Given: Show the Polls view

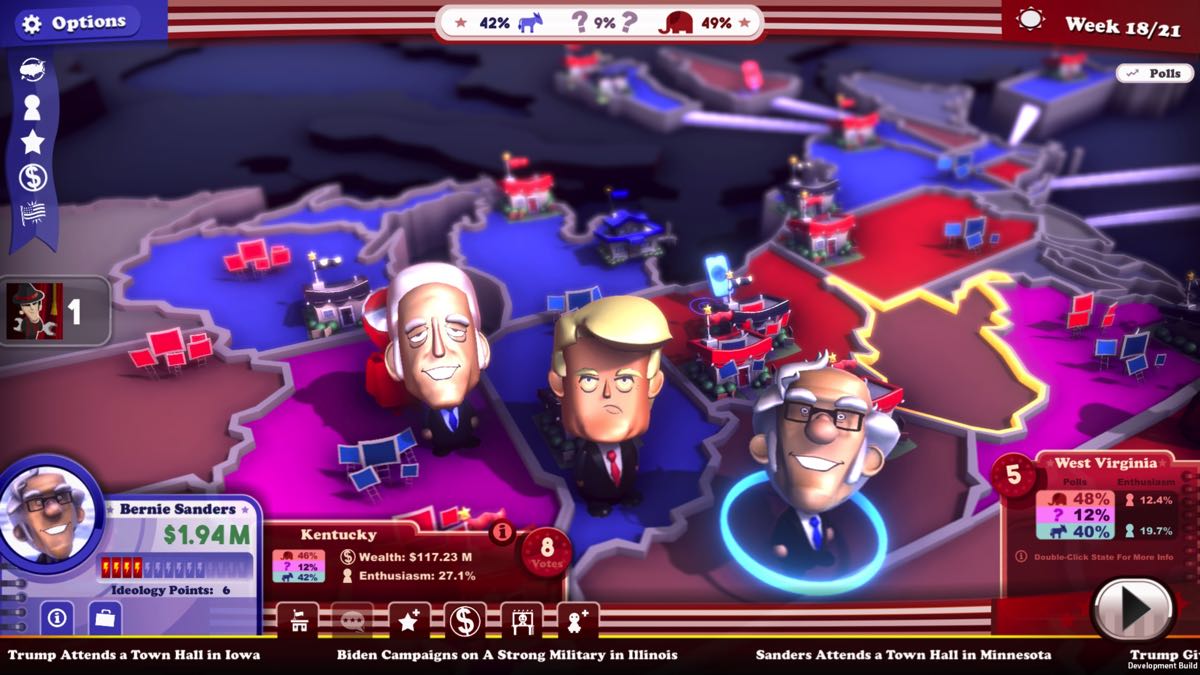Looking at the screenshot, I should point(1154,73).
